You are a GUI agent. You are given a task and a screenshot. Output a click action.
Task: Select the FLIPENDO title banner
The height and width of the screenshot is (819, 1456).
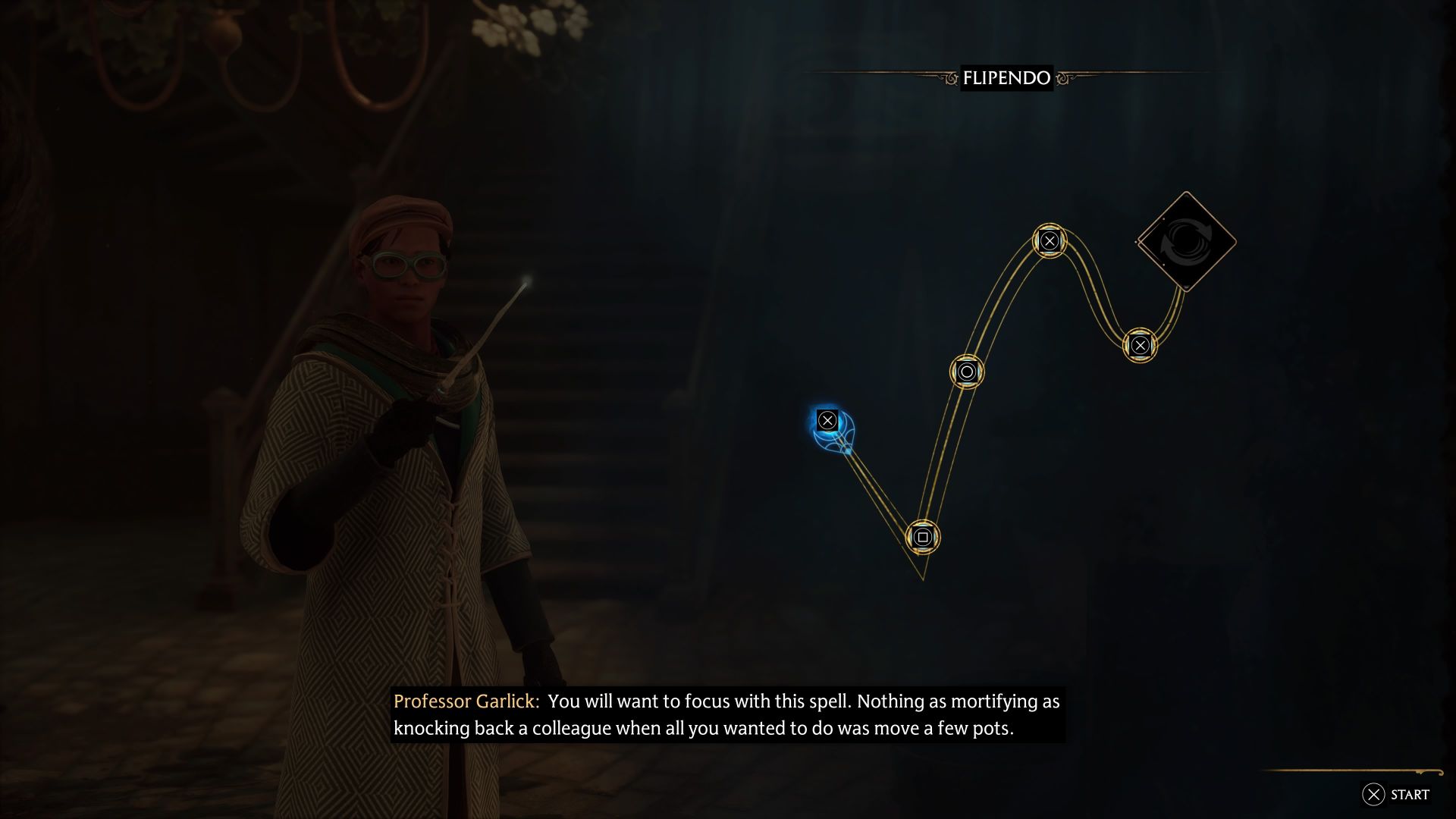pyautogui.click(x=1007, y=77)
